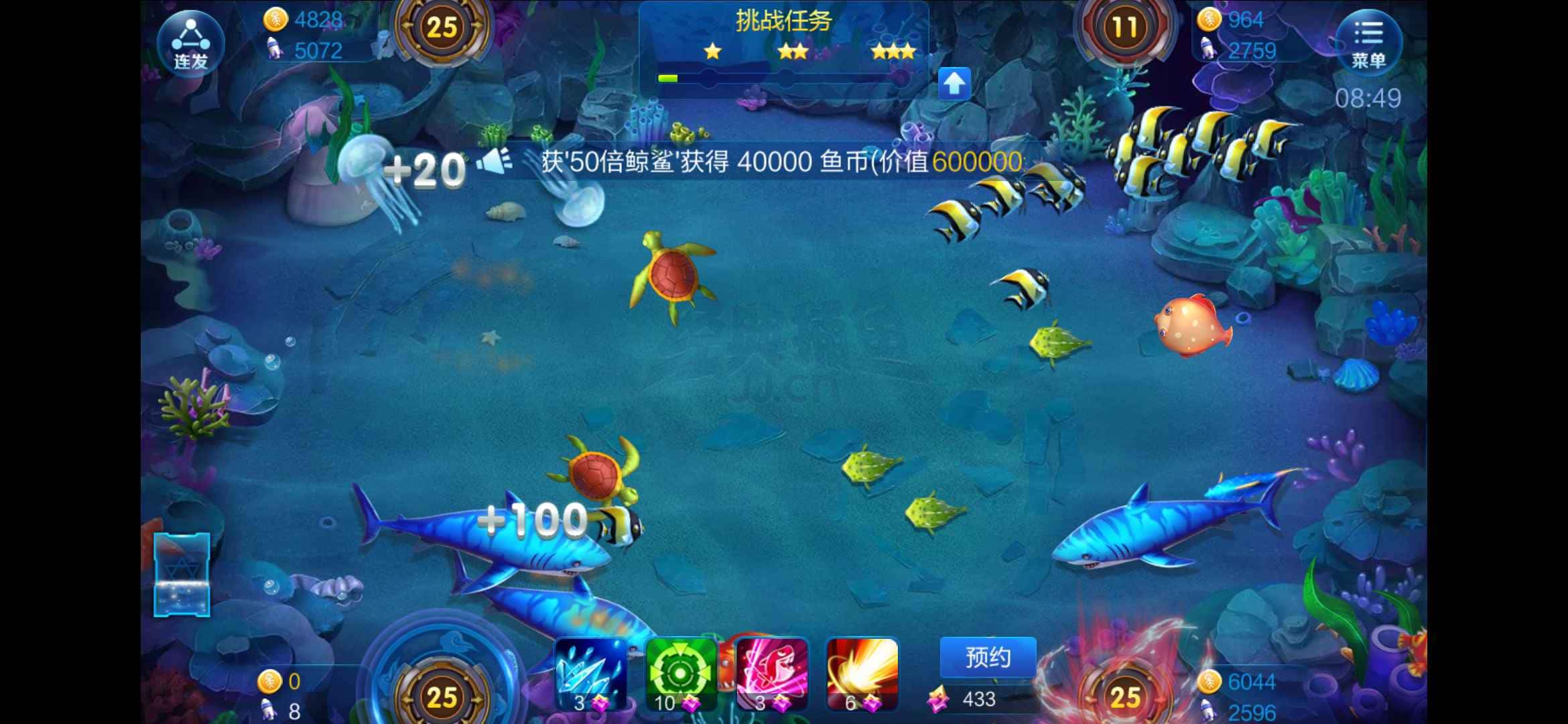The height and width of the screenshot is (724, 1568).
Task: Tap the one-star reward in 挑战任务
Action: tap(710, 52)
